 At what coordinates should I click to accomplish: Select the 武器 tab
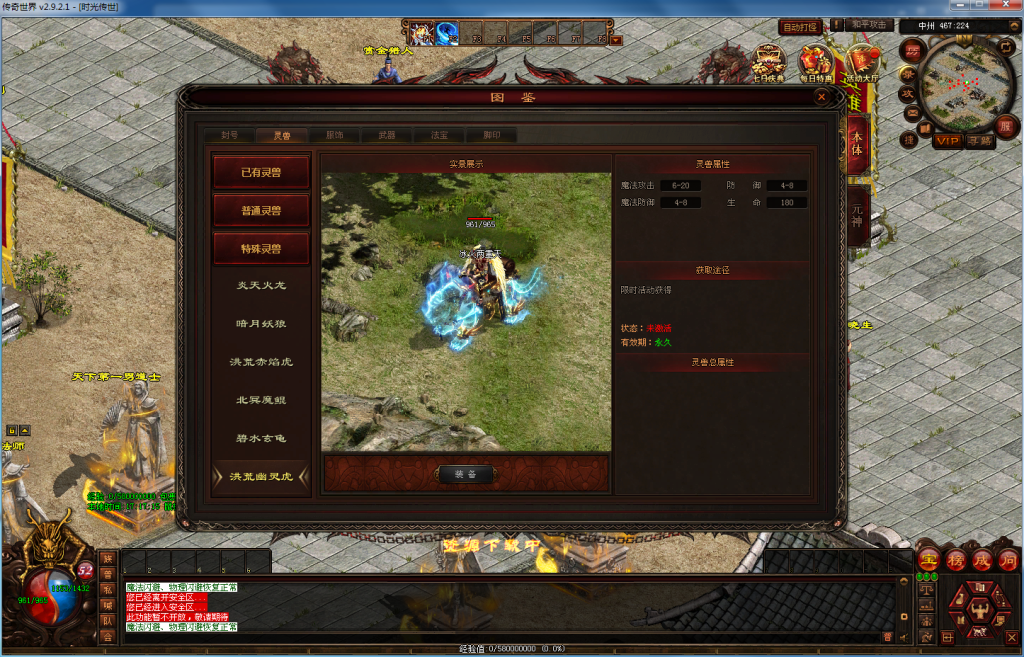(386, 135)
